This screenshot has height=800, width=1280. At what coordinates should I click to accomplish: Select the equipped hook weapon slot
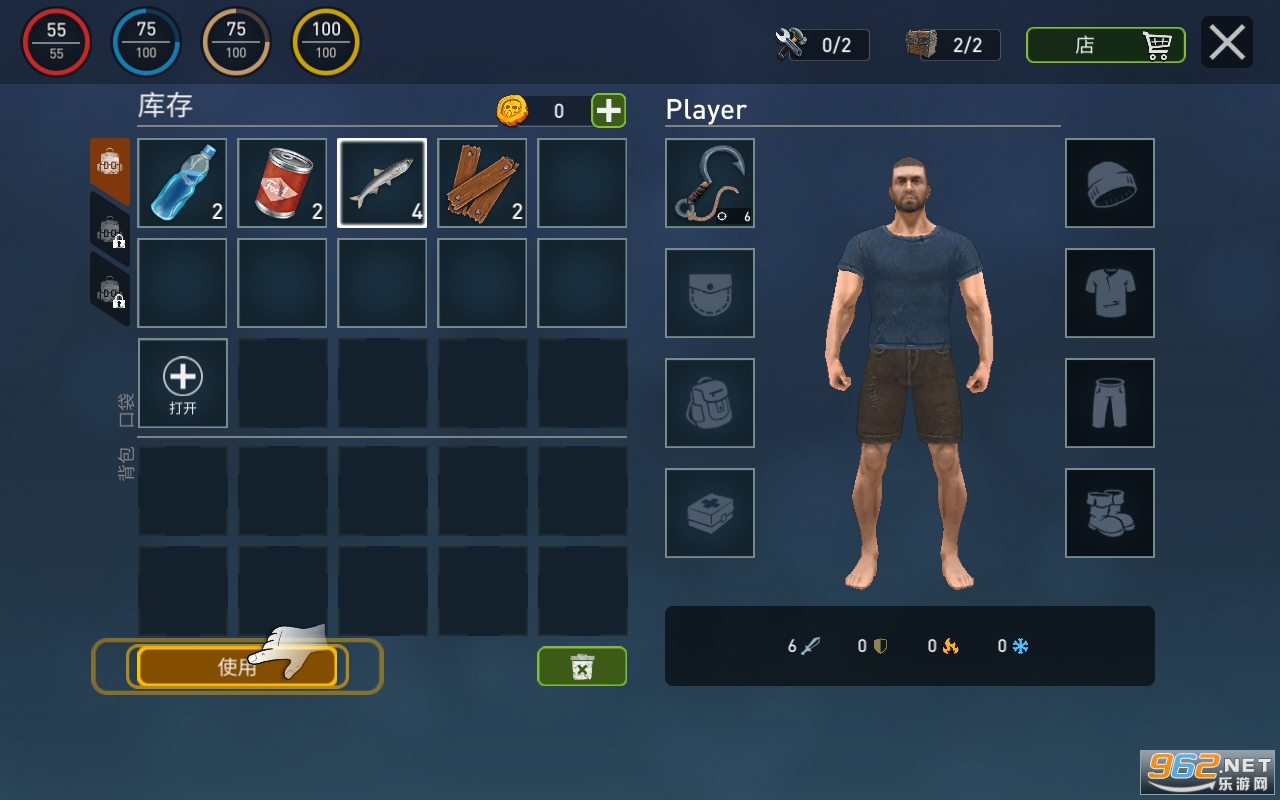coord(710,183)
